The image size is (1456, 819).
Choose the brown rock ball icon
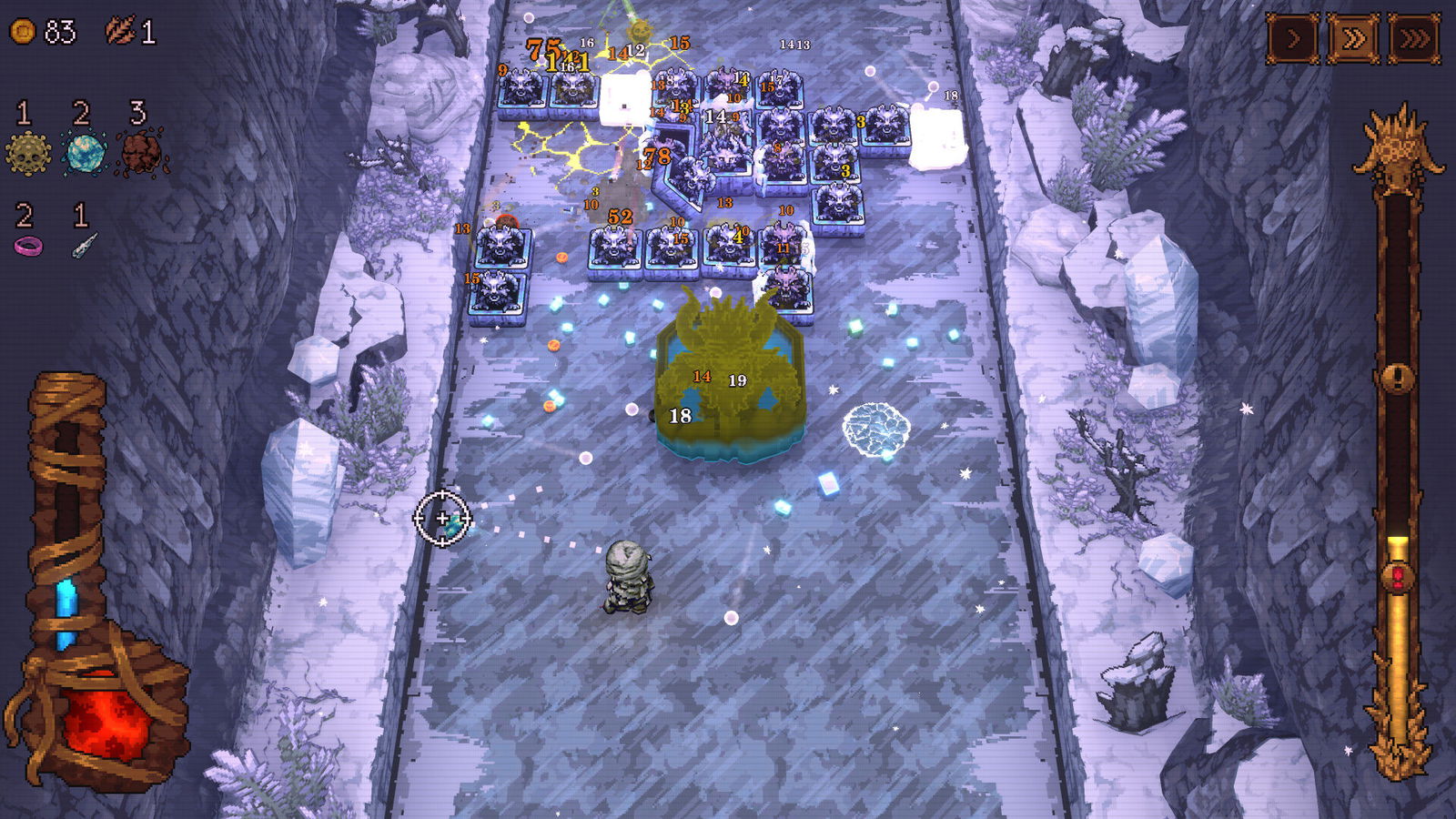click(x=141, y=153)
